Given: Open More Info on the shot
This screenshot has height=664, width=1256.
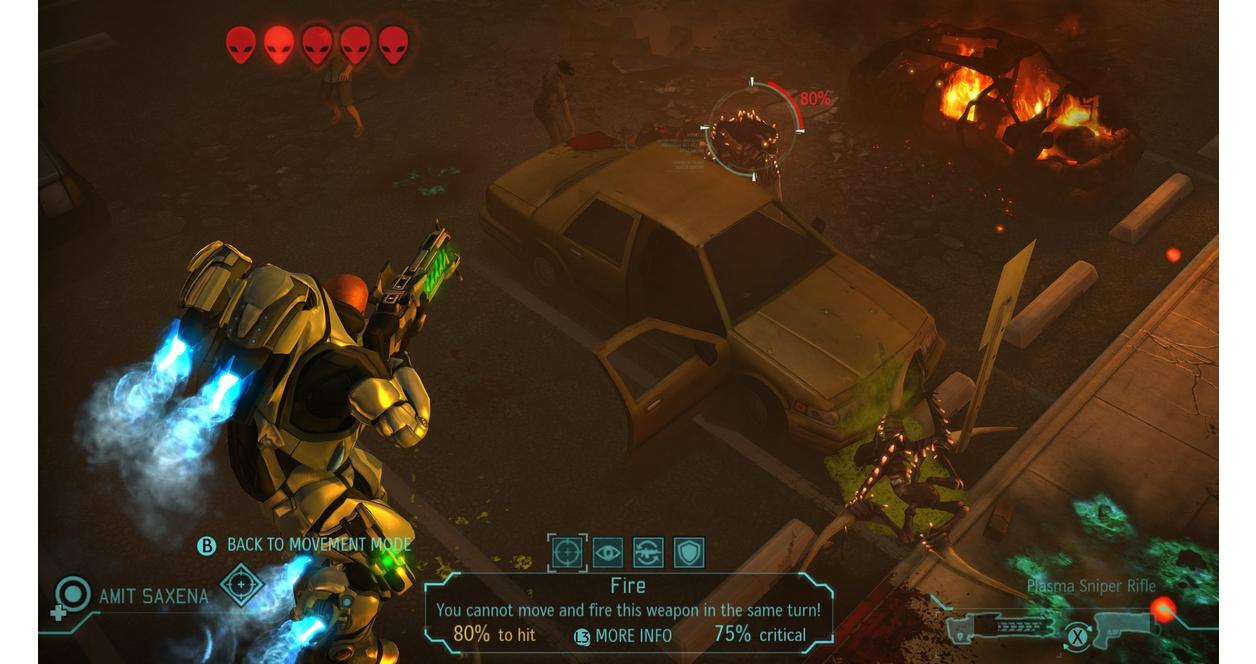Looking at the screenshot, I should click(623, 636).
